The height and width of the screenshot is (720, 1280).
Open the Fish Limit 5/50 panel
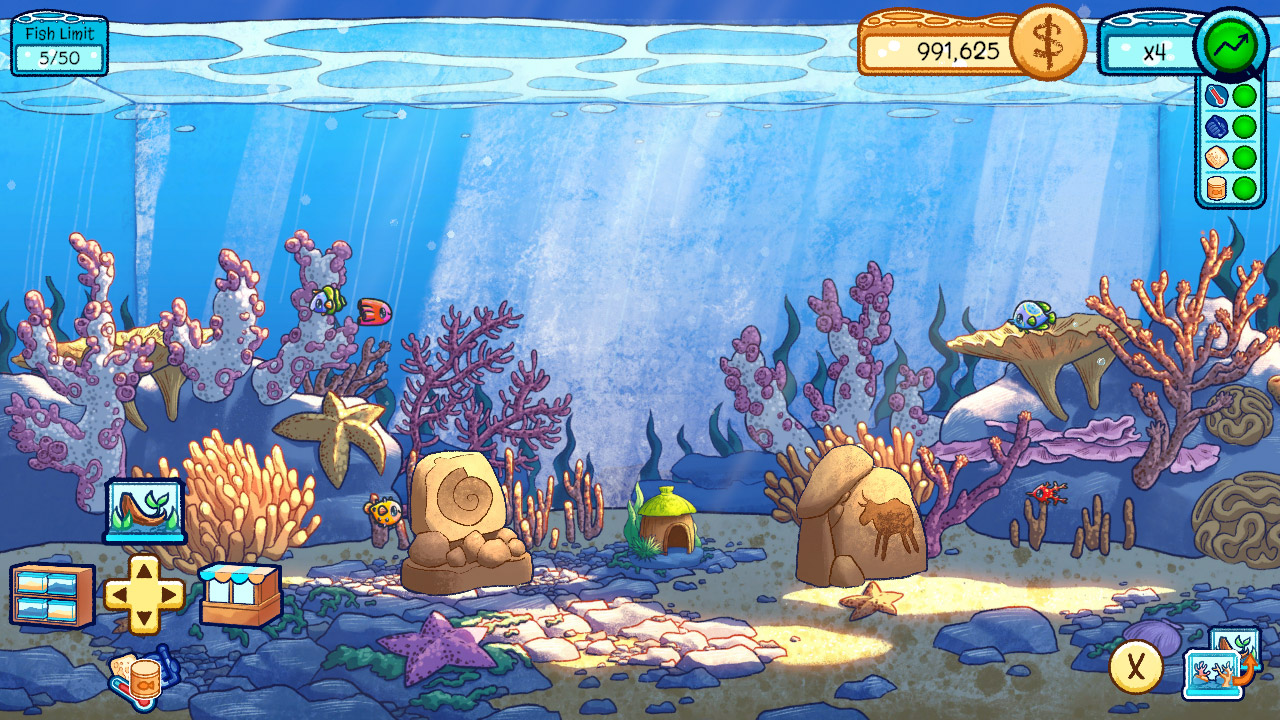tap(57, 44)
